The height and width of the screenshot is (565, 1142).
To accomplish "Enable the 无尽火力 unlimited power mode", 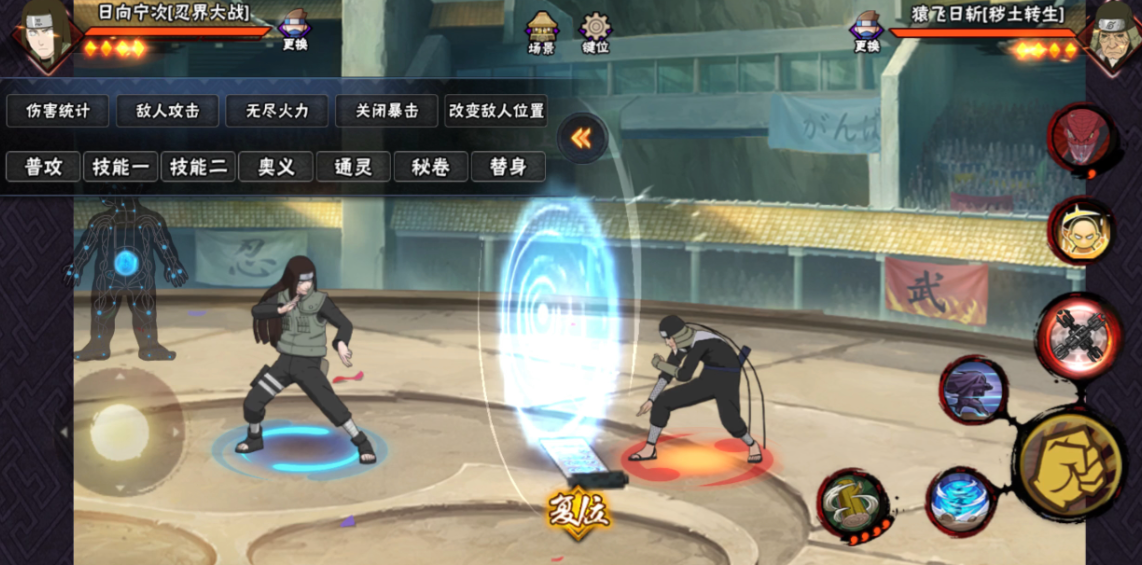I will [276, 111].
